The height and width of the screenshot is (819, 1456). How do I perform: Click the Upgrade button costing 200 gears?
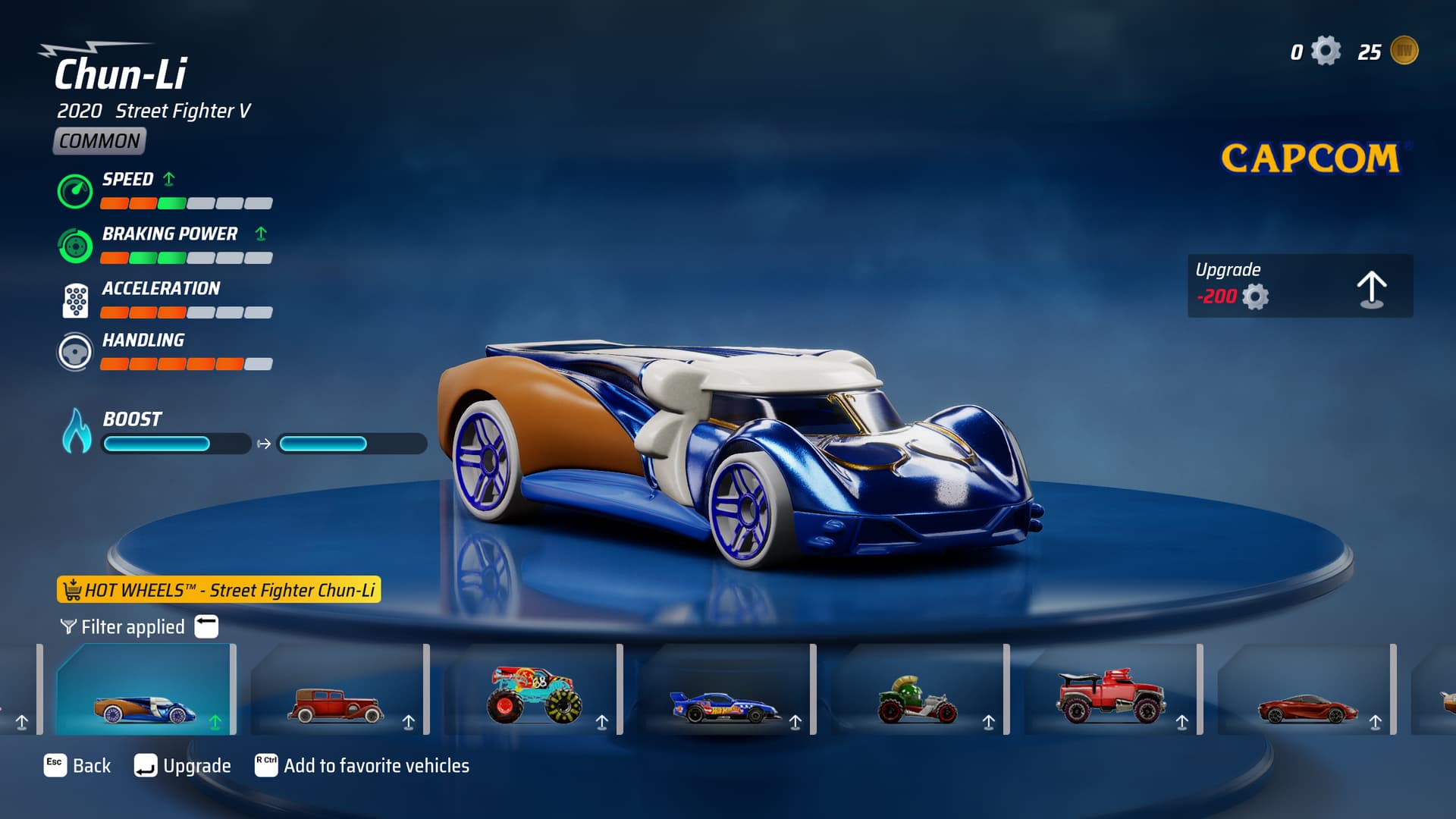click(1300, 286)
